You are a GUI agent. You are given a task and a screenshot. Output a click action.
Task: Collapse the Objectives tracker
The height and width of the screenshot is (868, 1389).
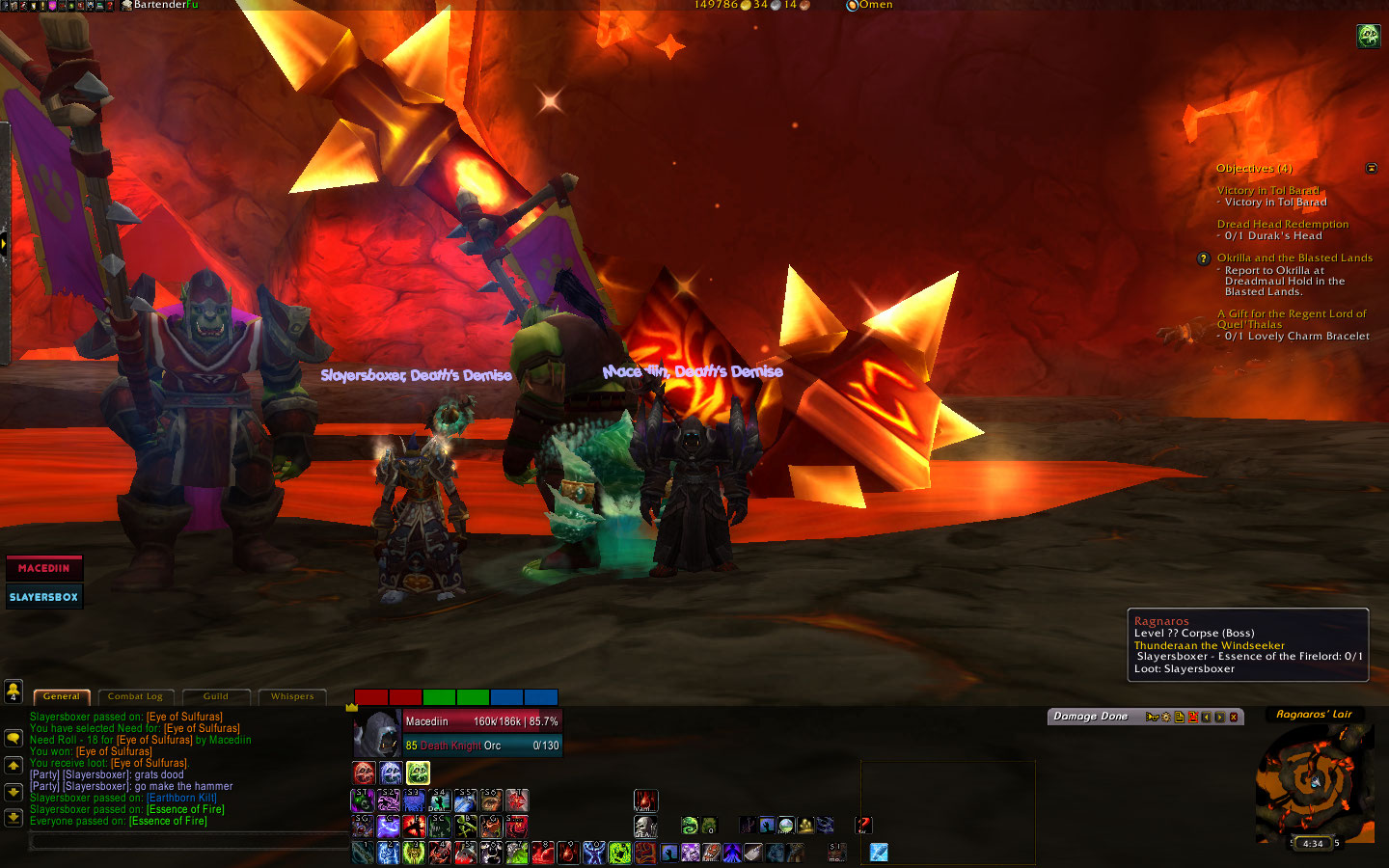click(1372, 169)
